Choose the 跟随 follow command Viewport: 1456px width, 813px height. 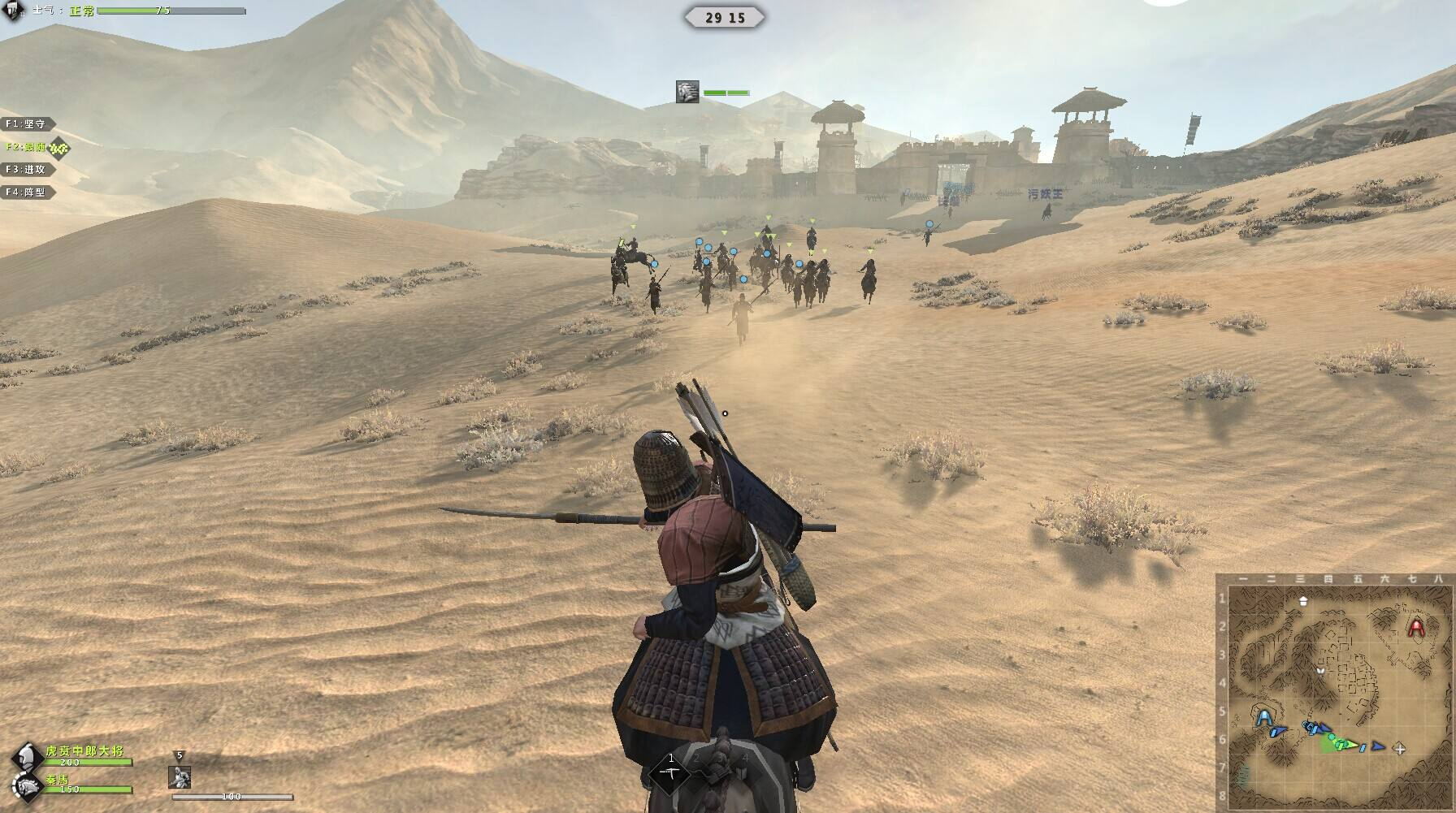[28, 147]
